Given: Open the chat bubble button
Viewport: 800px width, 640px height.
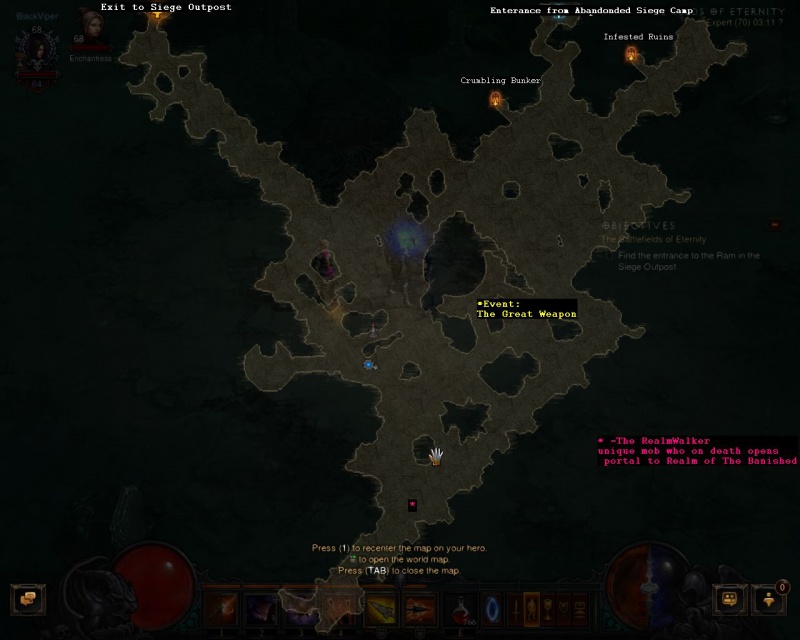Looking at the screenshot, I should pos(28,599).
